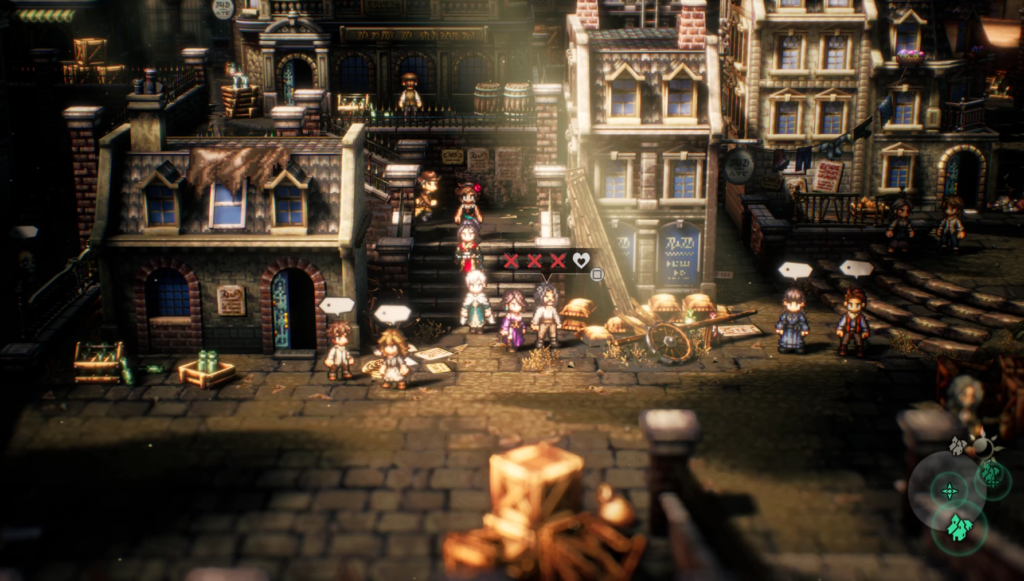Click speech bubble above the red-haired man
The height and width of the screenshot is (581, 1024).
click(x=855, y=269)
